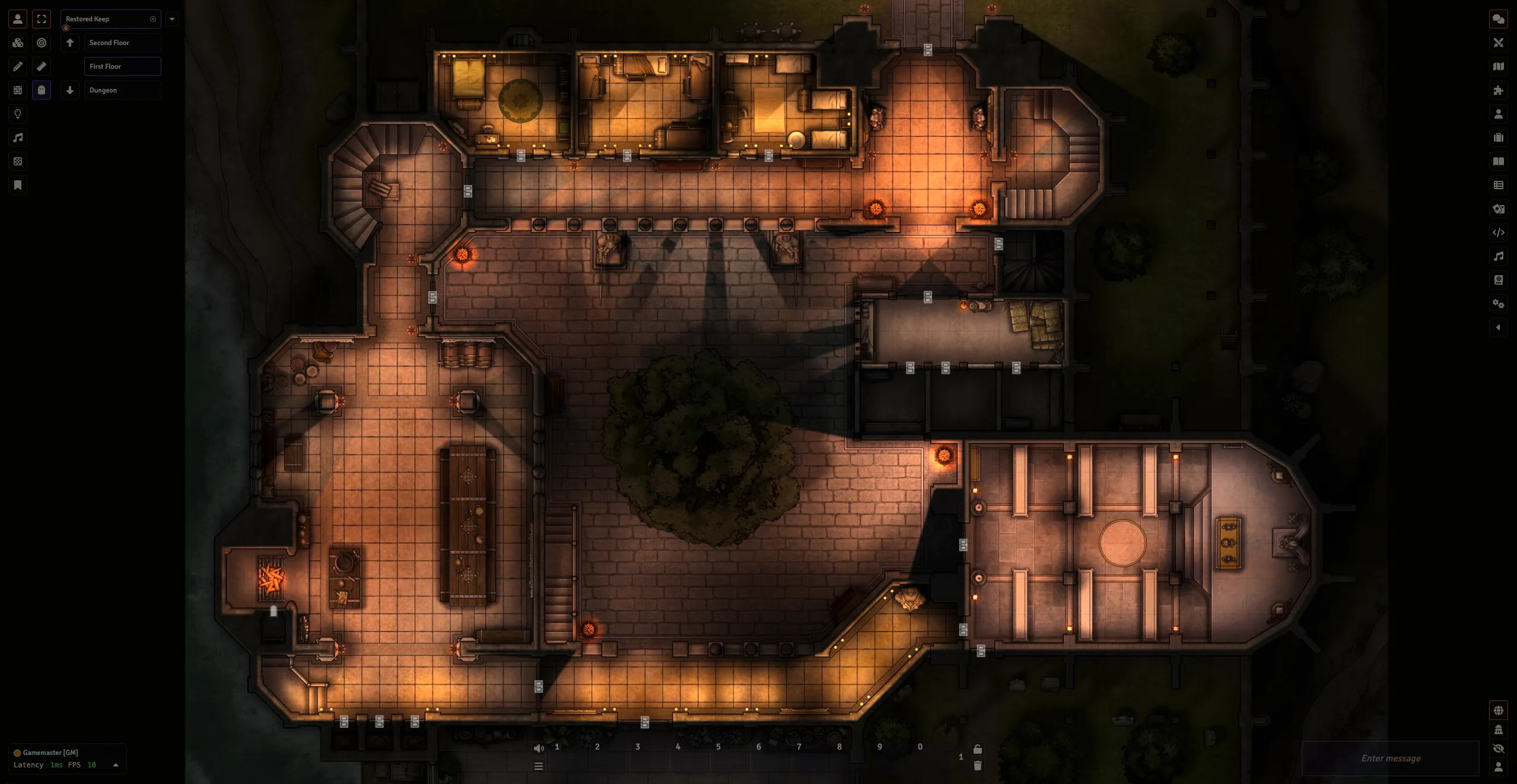Viewport: 1517px width, 784px height.
Task: Mute the macro hotbar speaker icon
Action: (x=539, y=748)
